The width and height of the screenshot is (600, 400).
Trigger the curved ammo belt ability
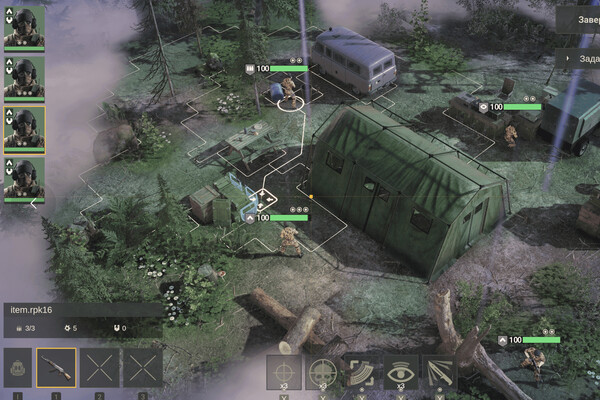pyautogui.click(x=361, y=371)
